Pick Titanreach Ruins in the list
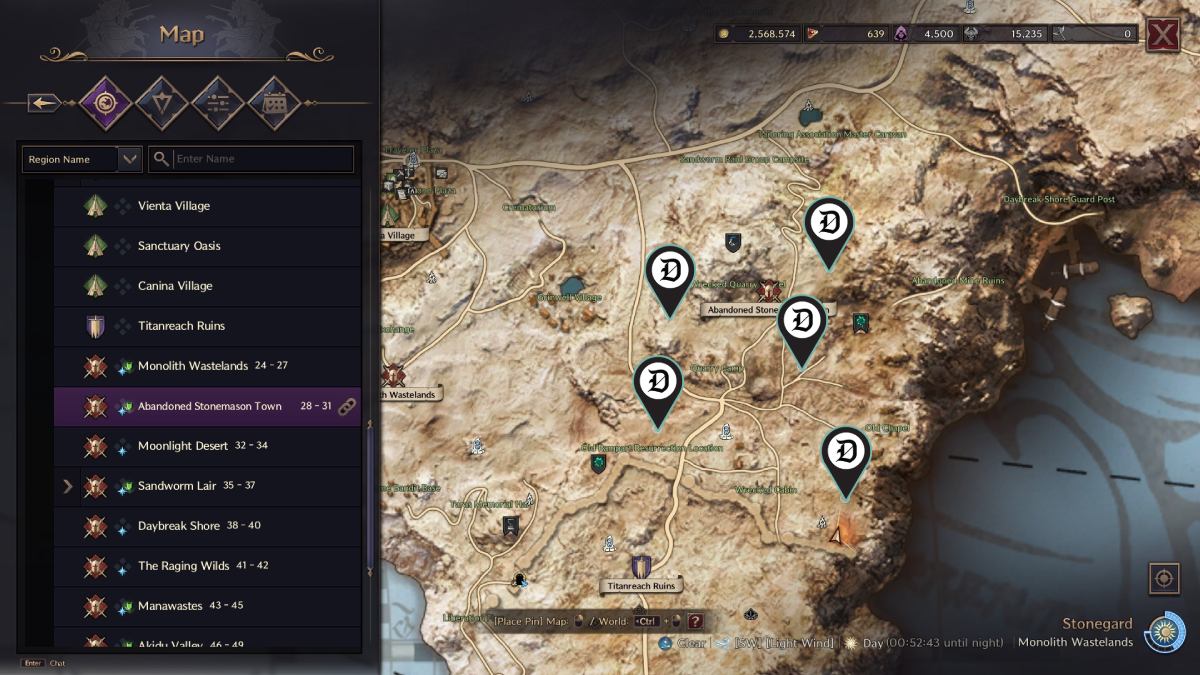The height and width of the screenshot is (675, 1200). tap(181, 326)
